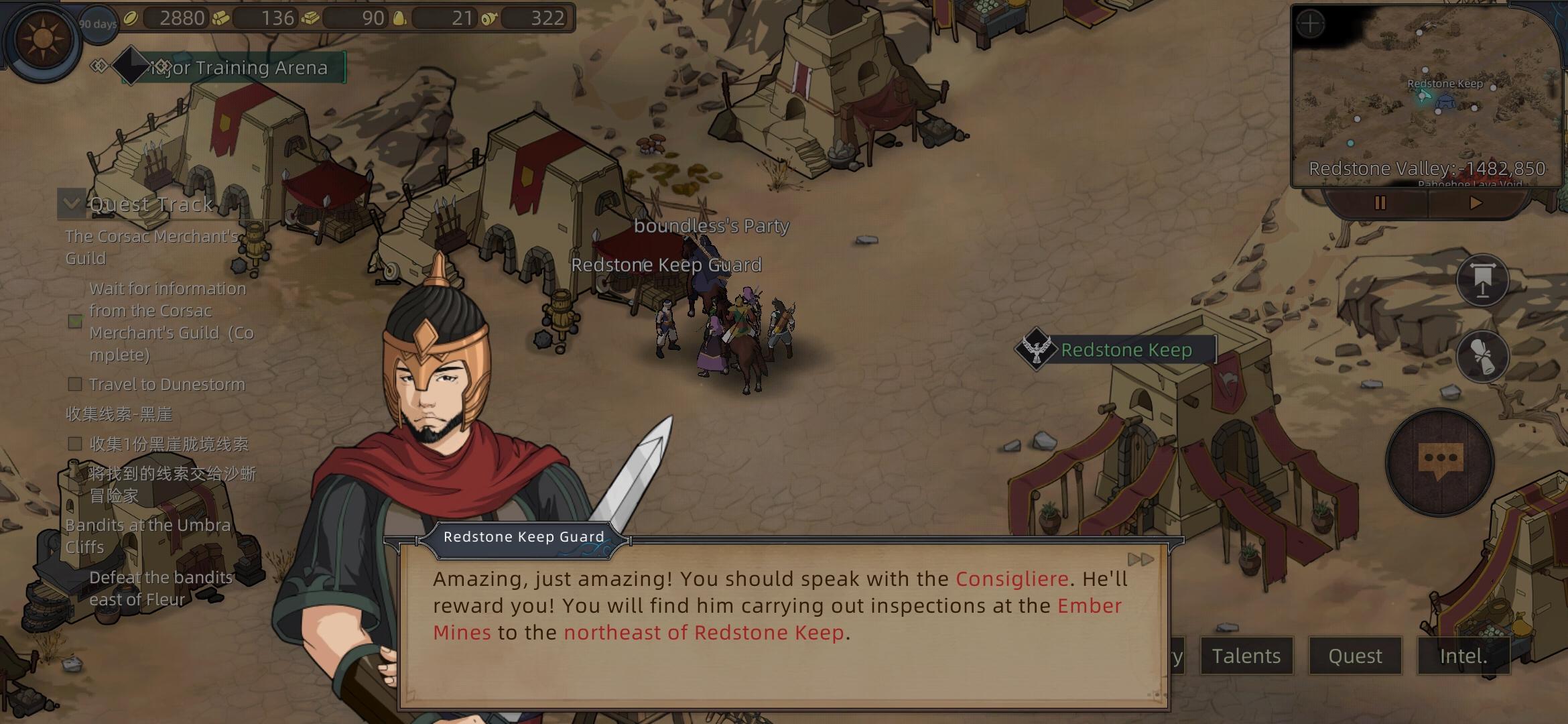1568x724 pixels.
Task: Resume time with the play arrow
Action: coord(1476,203)
